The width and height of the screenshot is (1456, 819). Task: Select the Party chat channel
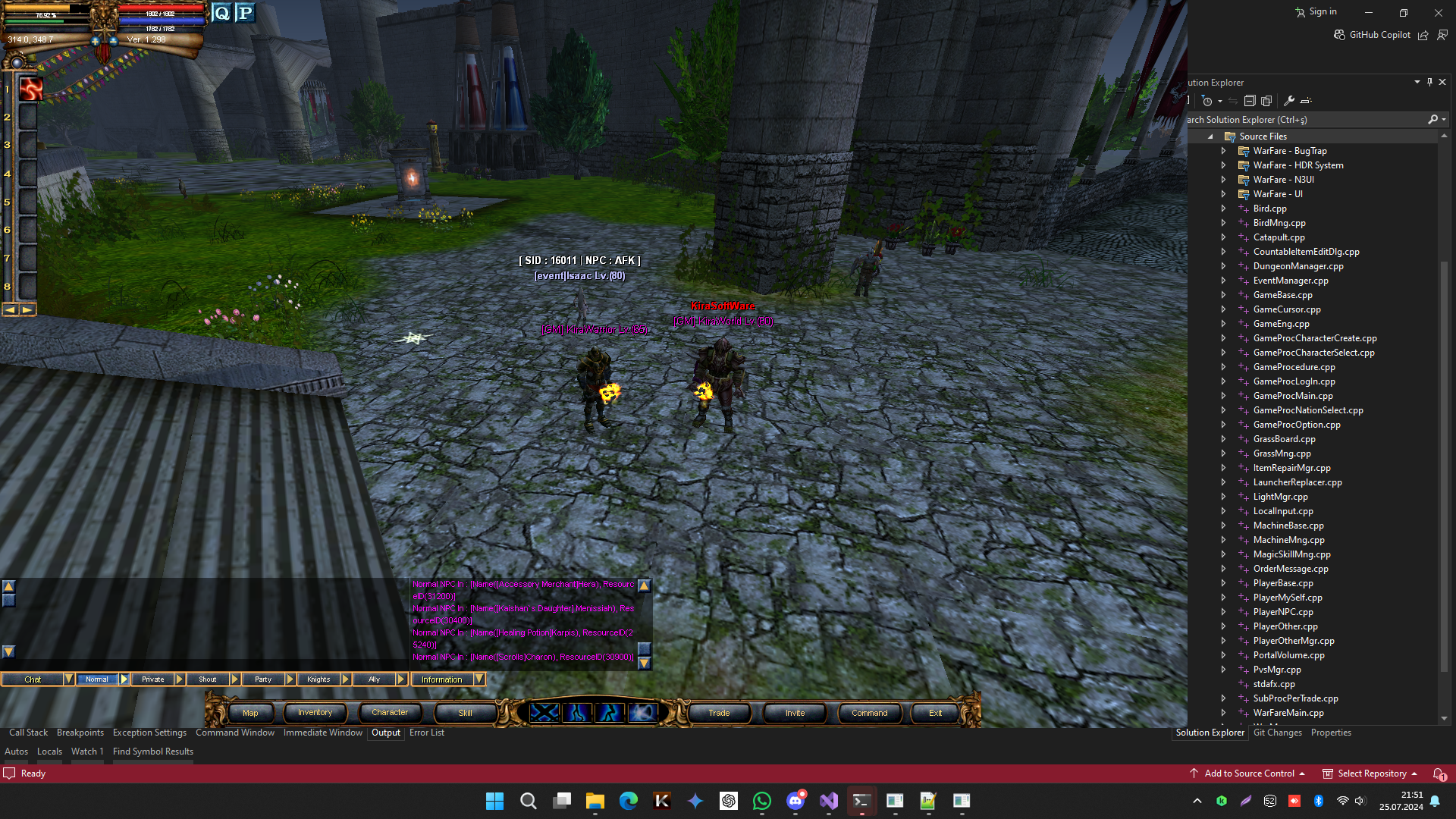pyautogui.click(x=263, y=679)
